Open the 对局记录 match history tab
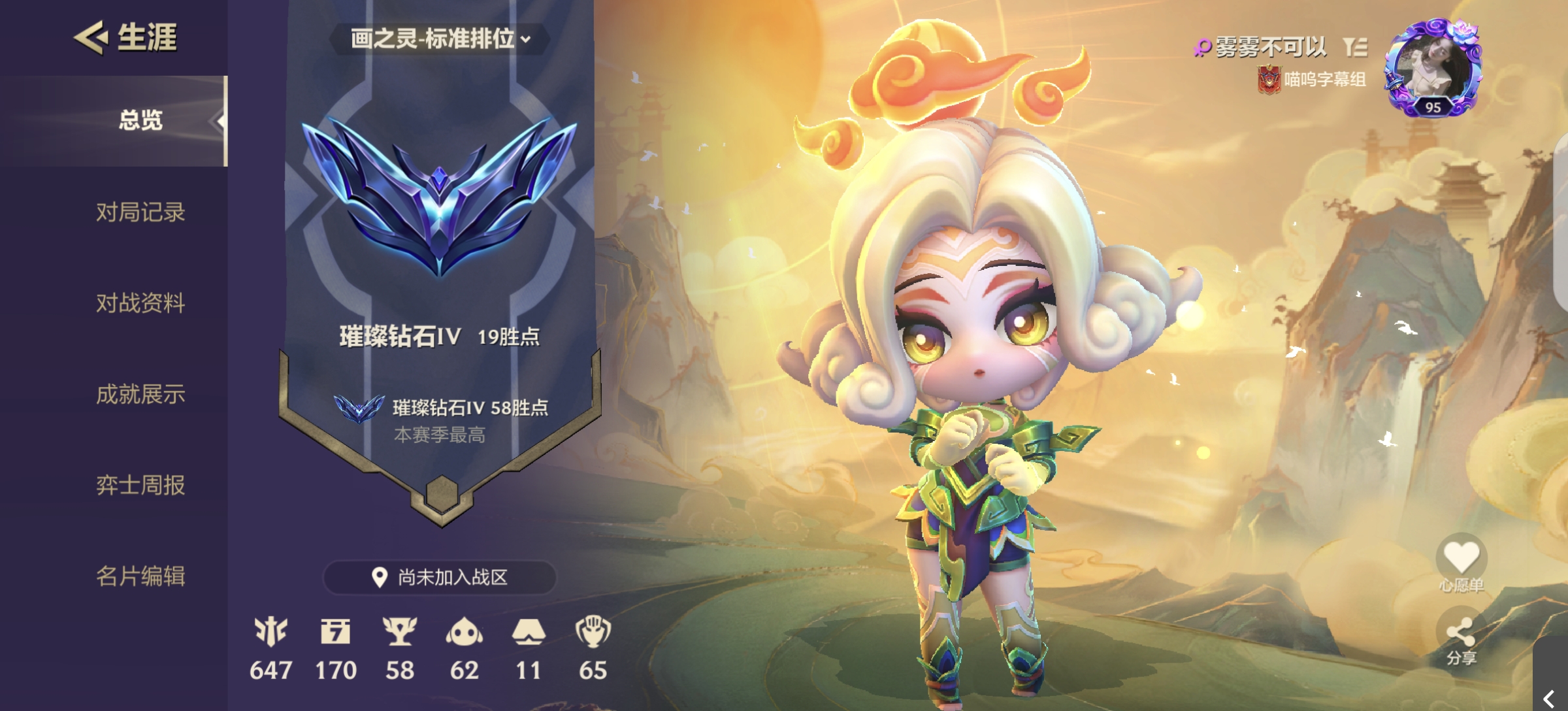The height and width of the screenshot is (711, 1568). (x=140, y=212)
